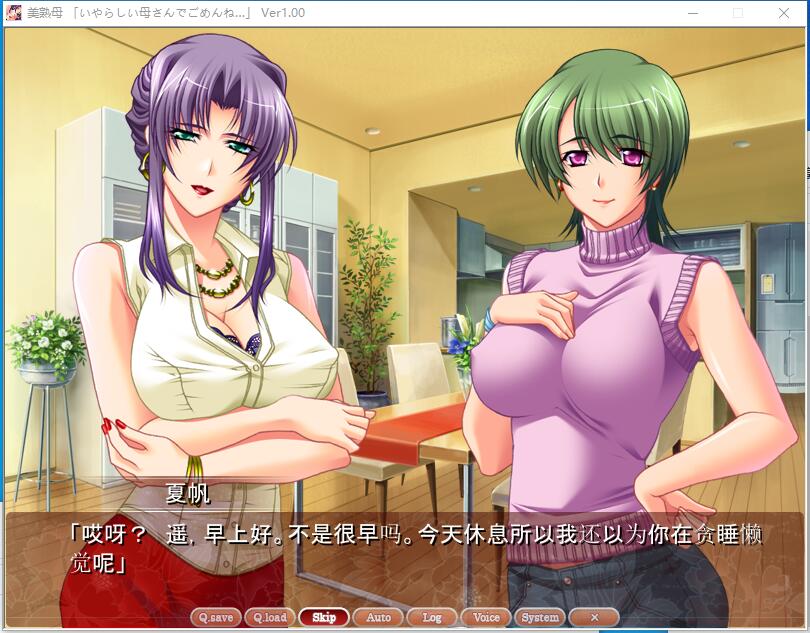Open the System menu

[540, 617]
